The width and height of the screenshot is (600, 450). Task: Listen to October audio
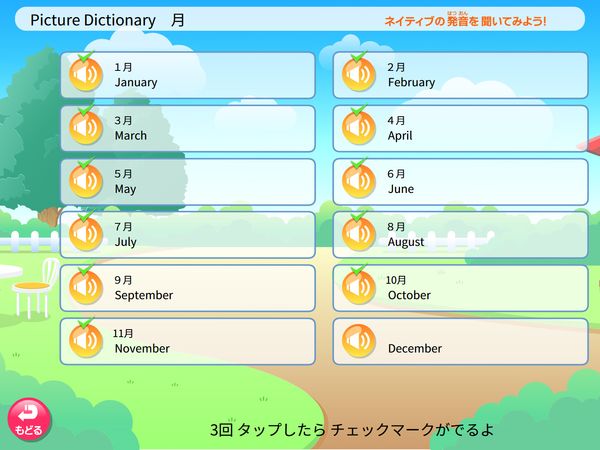358,288
